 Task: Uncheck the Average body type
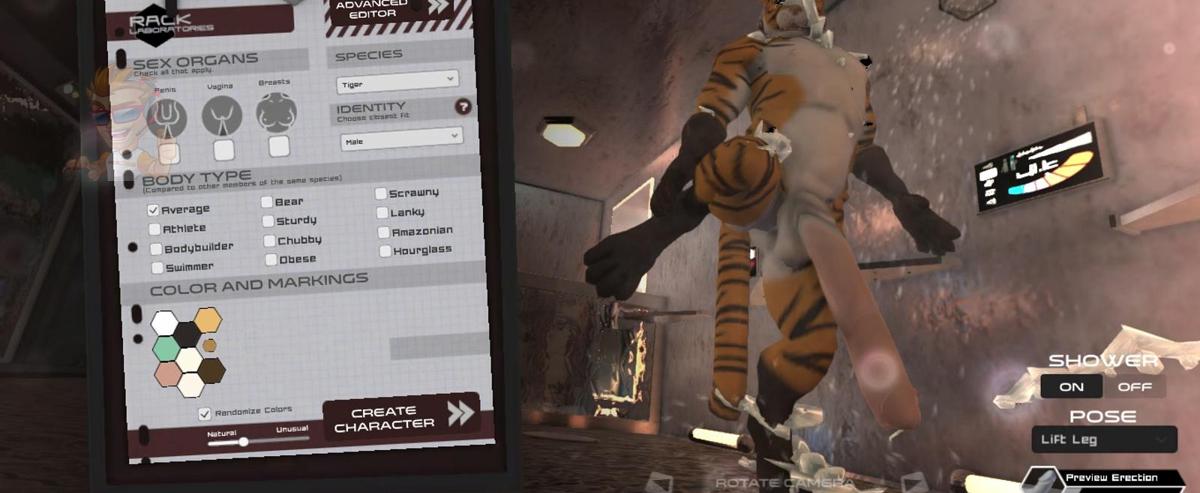coord(153,210)
